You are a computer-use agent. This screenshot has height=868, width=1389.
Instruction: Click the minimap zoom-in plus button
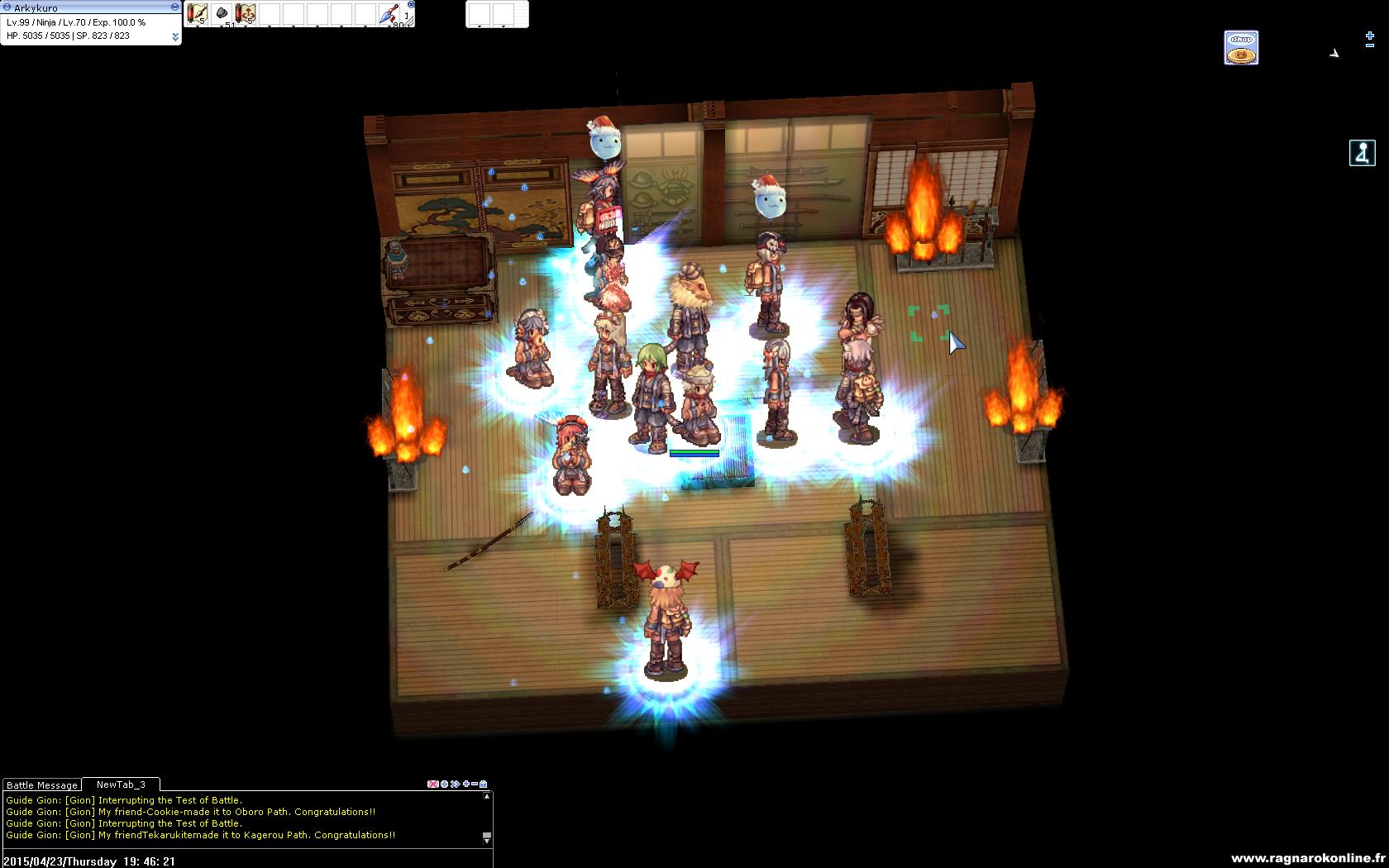point(1370,36)
